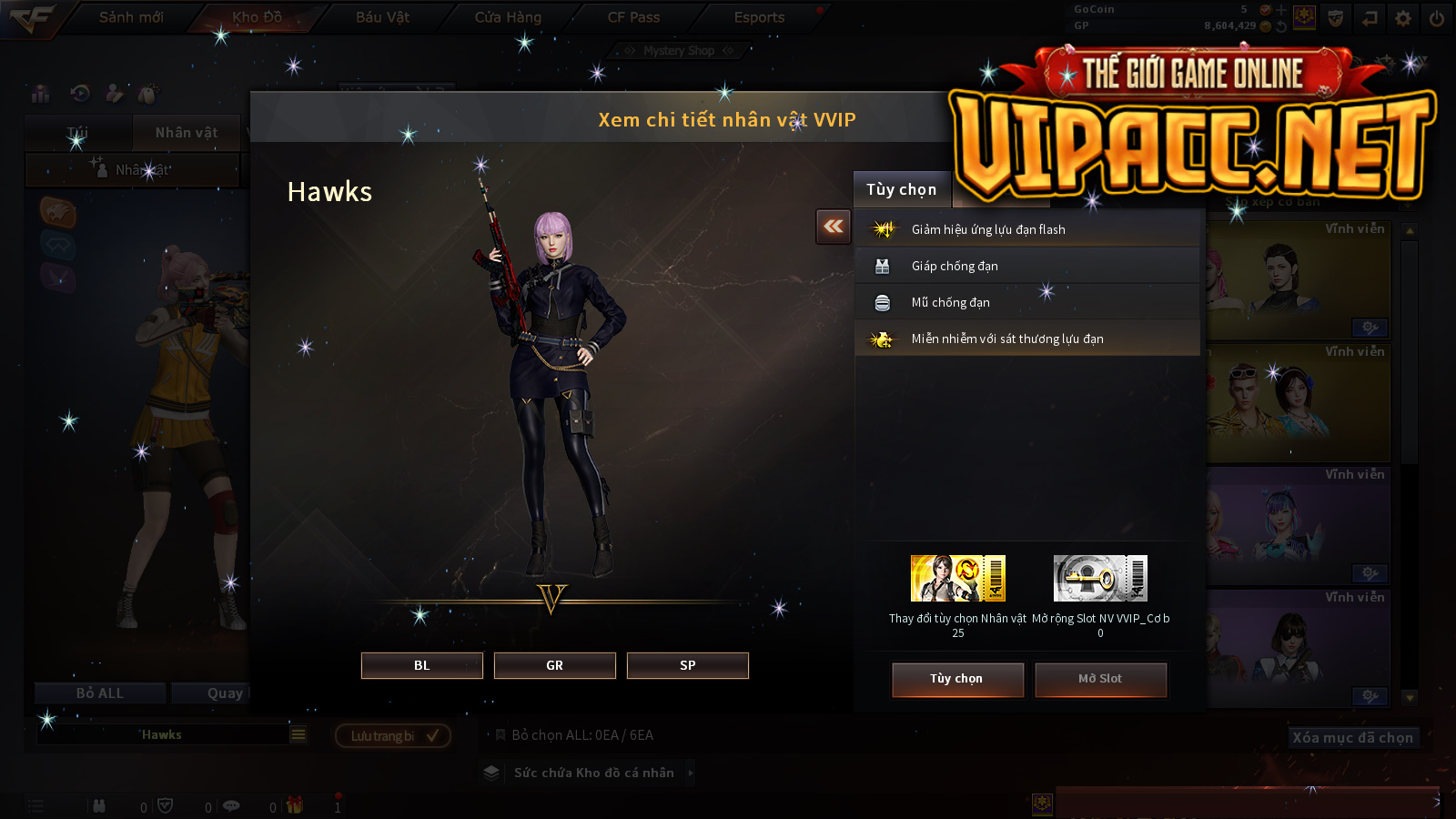Image resolution: width=1456 pixels, height=819 pixels.
Task: Click the Thay đổi tùy chọn Nhân vật ticket
Action: [957, 579]
